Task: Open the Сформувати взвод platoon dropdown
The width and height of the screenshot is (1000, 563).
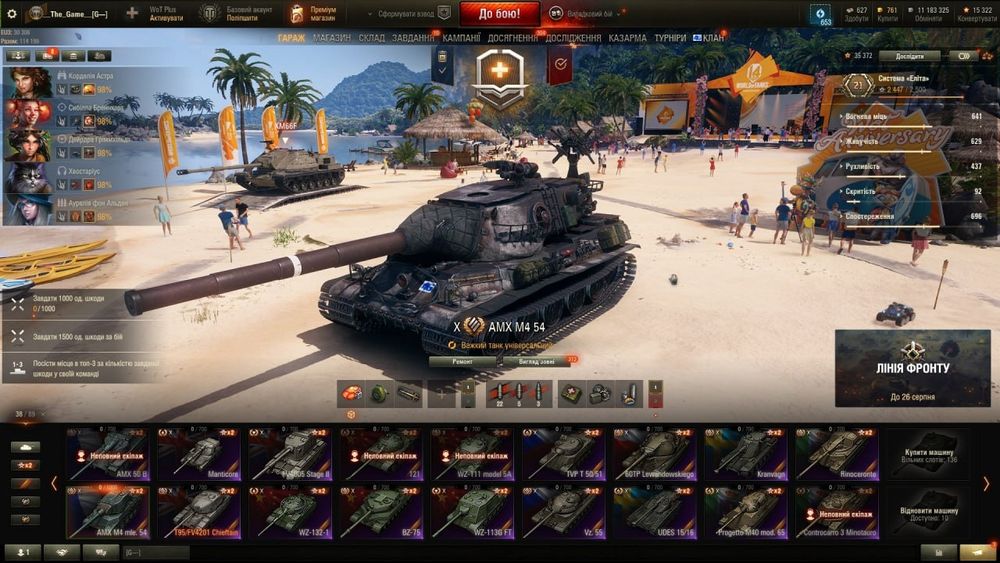Action: click(x=404, y=14)
